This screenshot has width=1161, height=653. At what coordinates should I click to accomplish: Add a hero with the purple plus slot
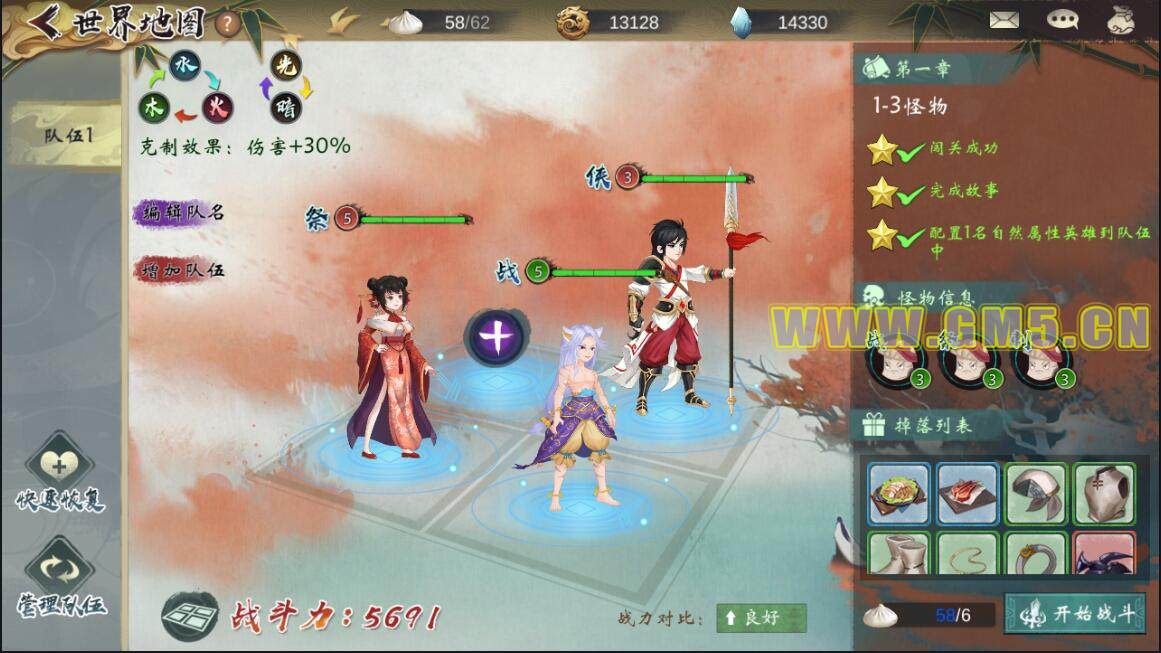point(497,337)
